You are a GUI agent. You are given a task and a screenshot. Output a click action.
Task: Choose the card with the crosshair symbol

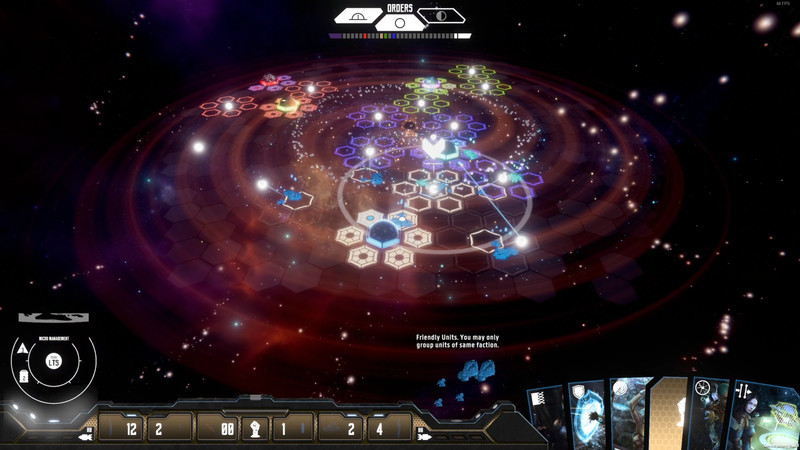point(707,414)
